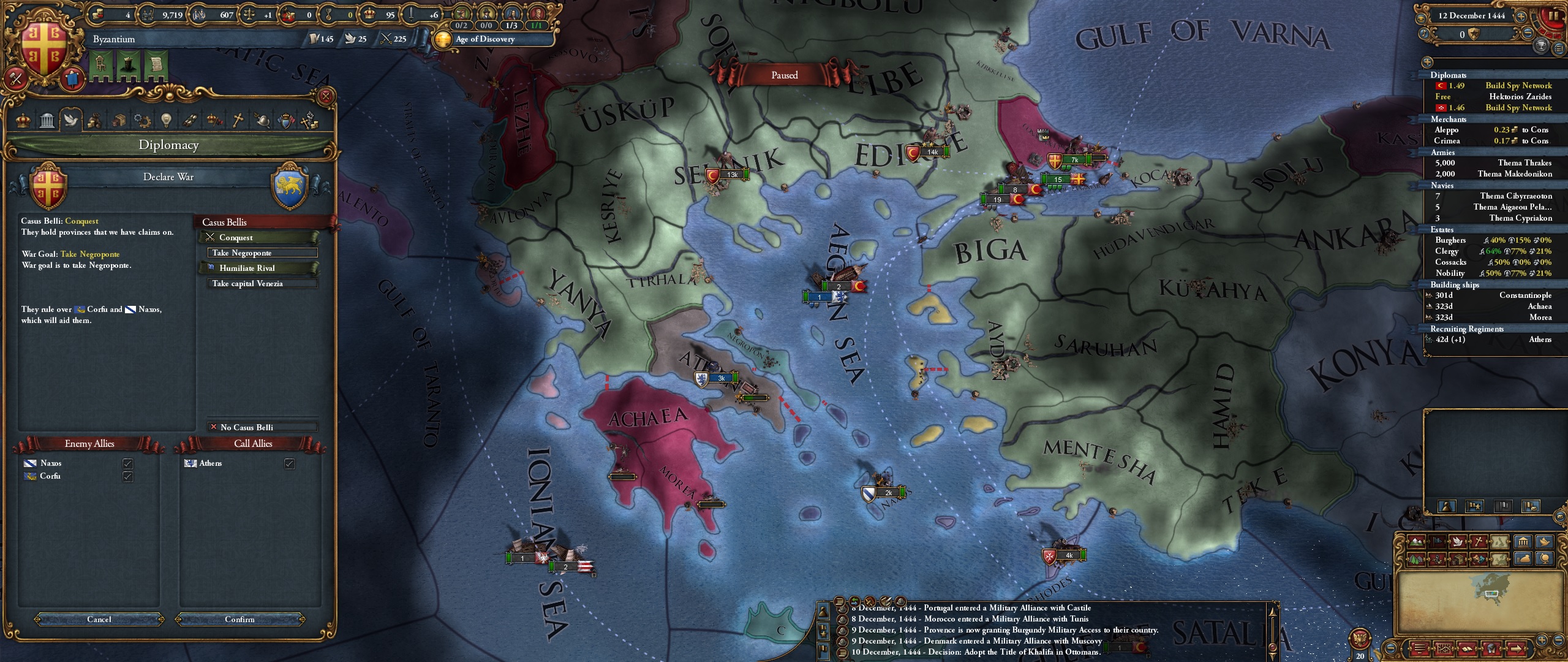Open the Economy tab with the coins icon
This screenshot has width=1568, height=662.
(95, 120)
